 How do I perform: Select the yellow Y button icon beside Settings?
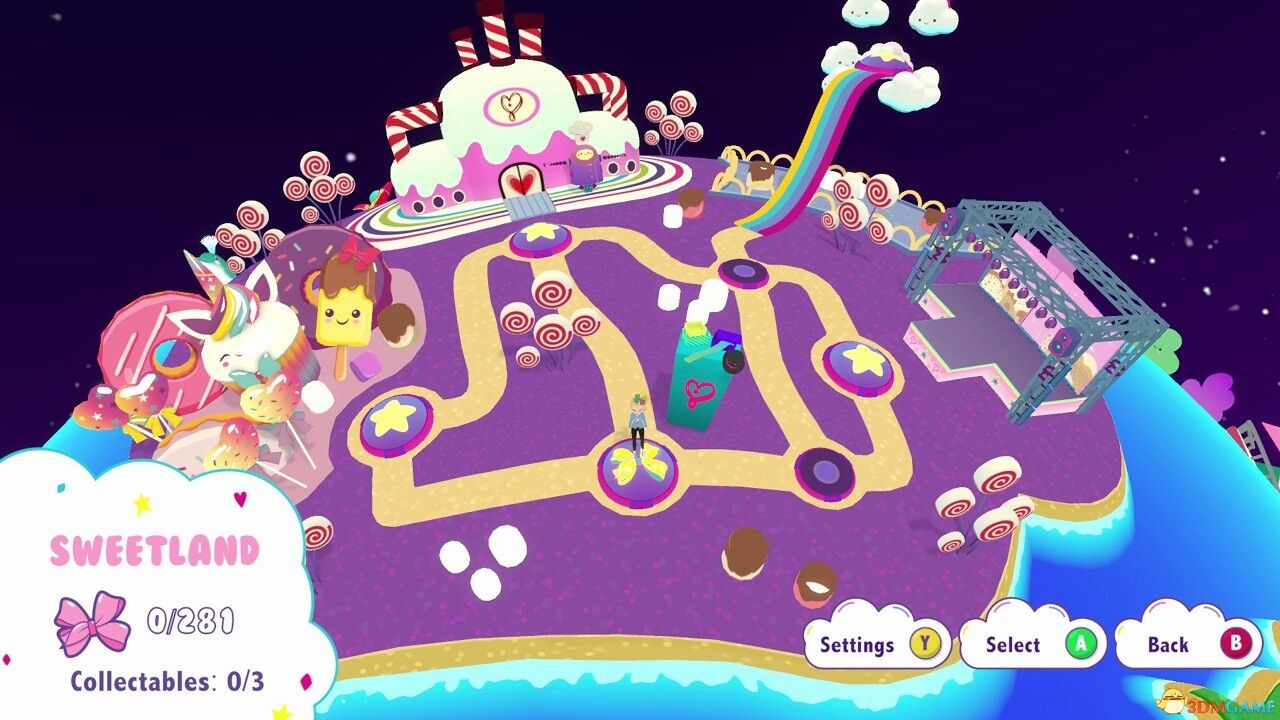click(x=926, y=645)
